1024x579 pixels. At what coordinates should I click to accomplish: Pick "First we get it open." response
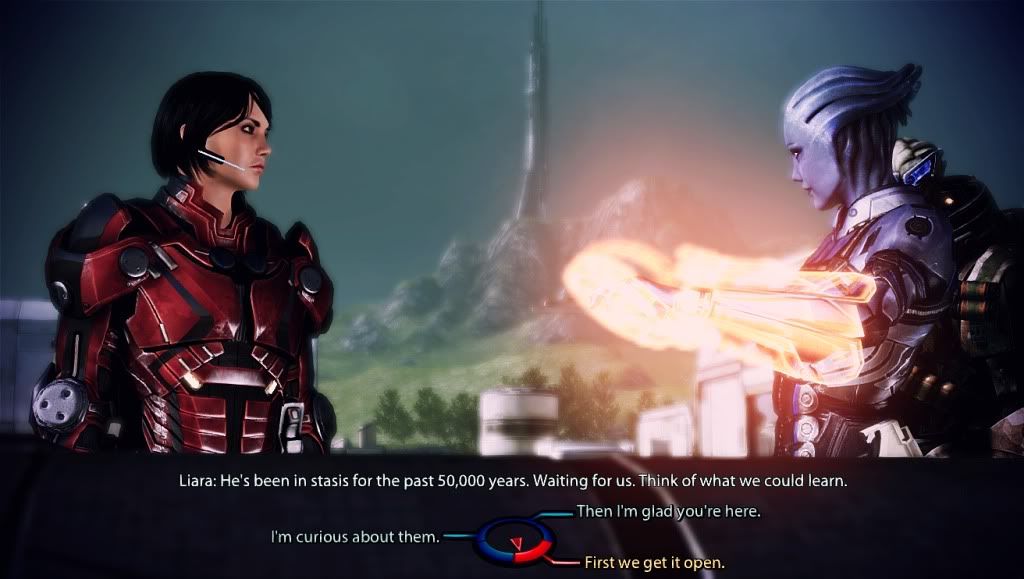(653, 561)
